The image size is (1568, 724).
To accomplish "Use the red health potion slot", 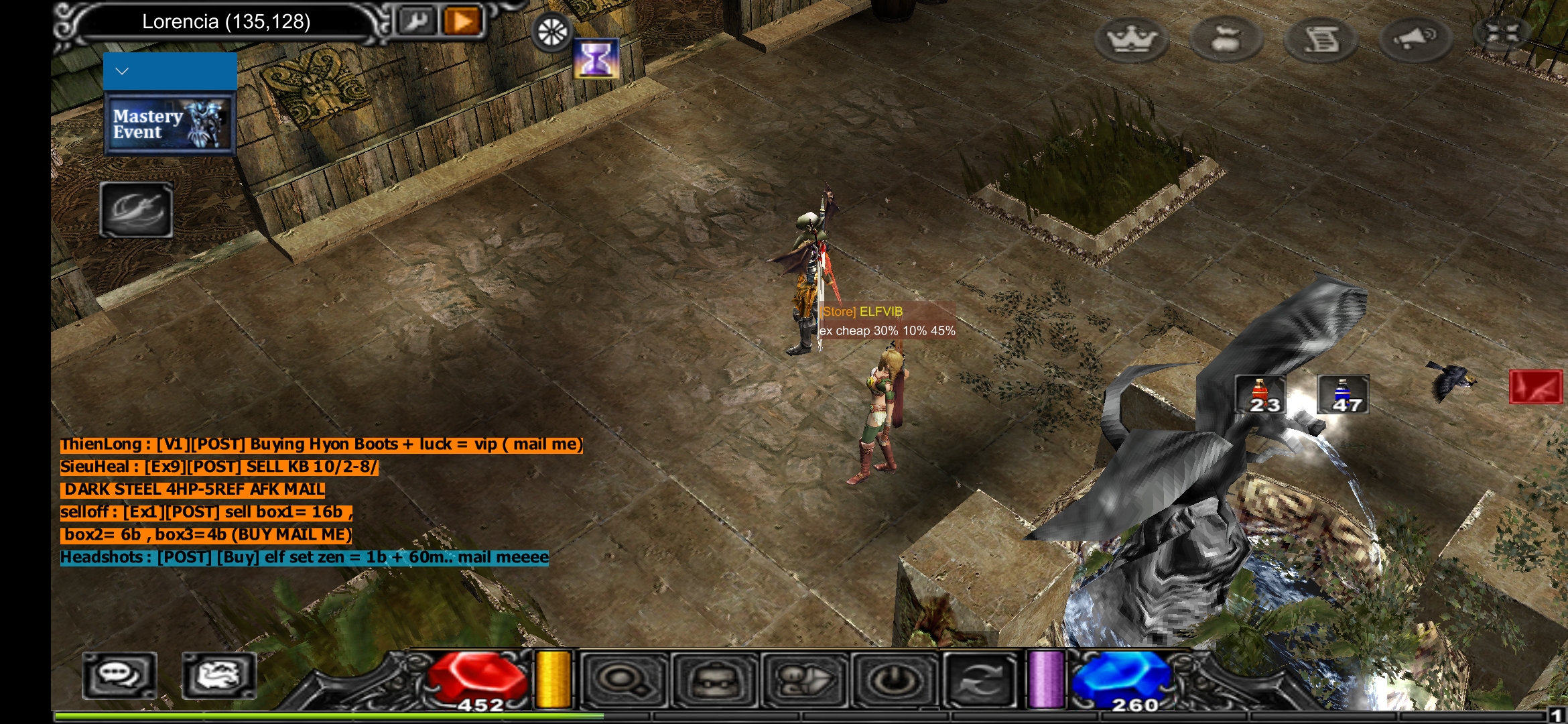I will (x=1260, y=394).
